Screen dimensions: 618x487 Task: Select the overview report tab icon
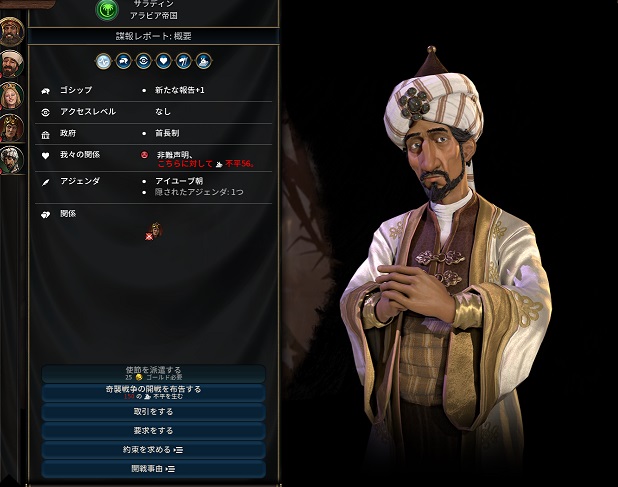(104, 61)
